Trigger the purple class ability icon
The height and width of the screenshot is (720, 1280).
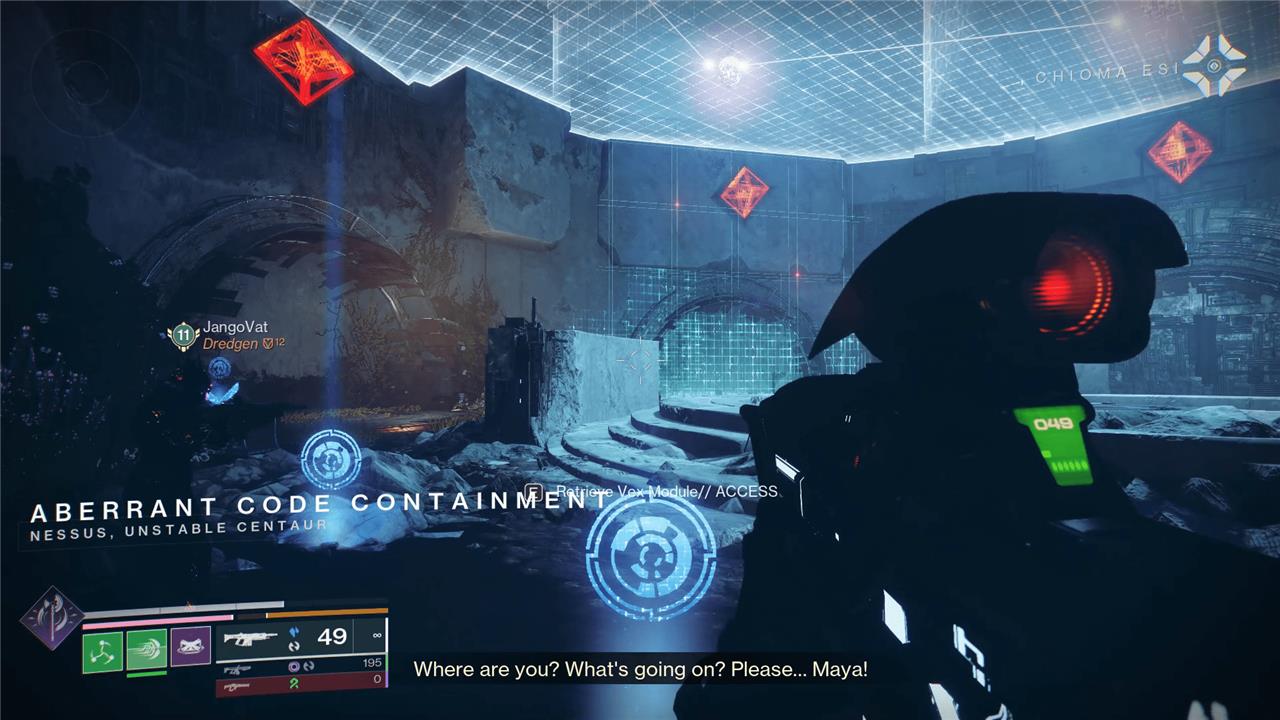(190, 647)
